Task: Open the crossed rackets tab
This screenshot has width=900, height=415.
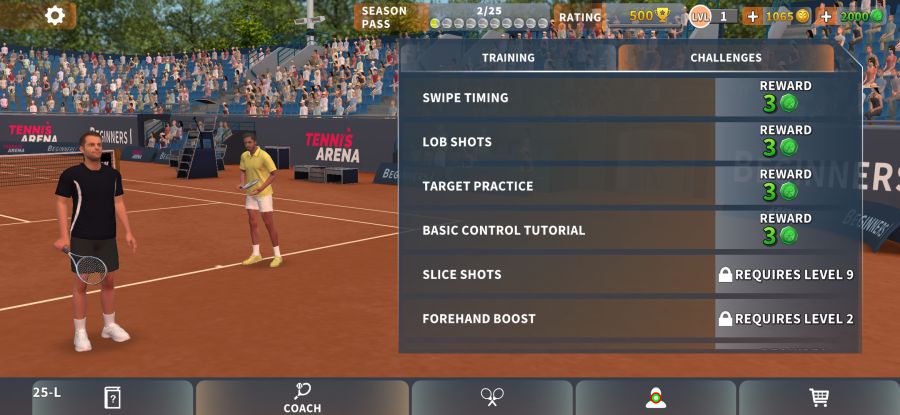Action: coord(492,398)
